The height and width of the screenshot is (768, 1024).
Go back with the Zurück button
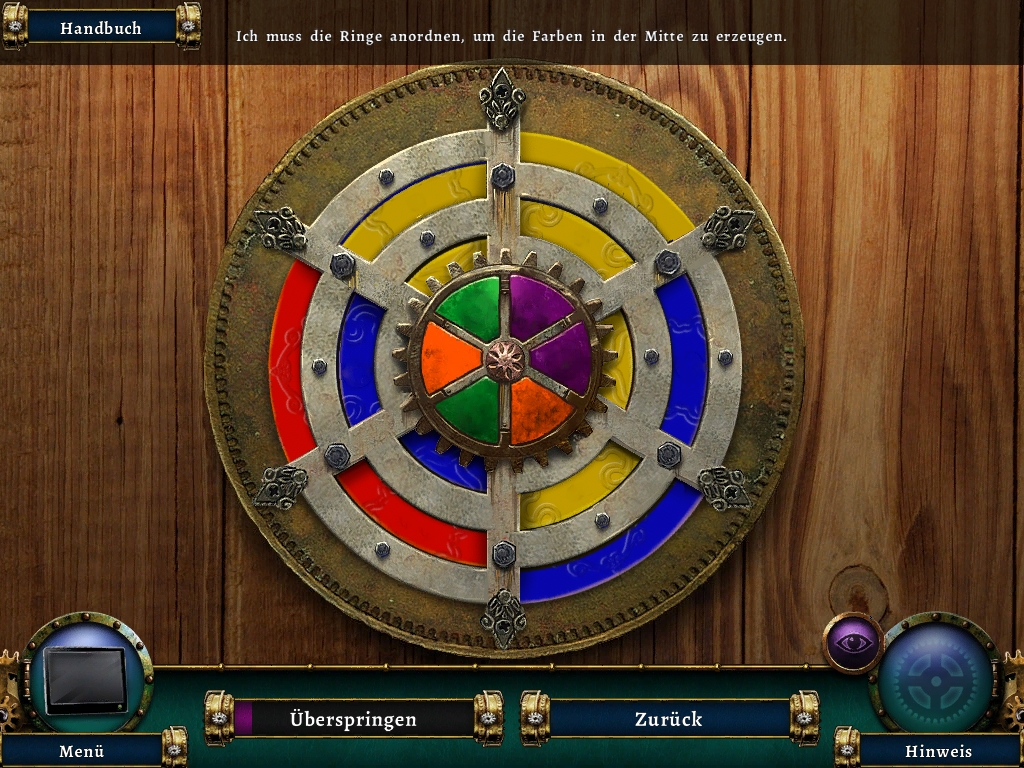pyautogui.click(x=668, y=719)
